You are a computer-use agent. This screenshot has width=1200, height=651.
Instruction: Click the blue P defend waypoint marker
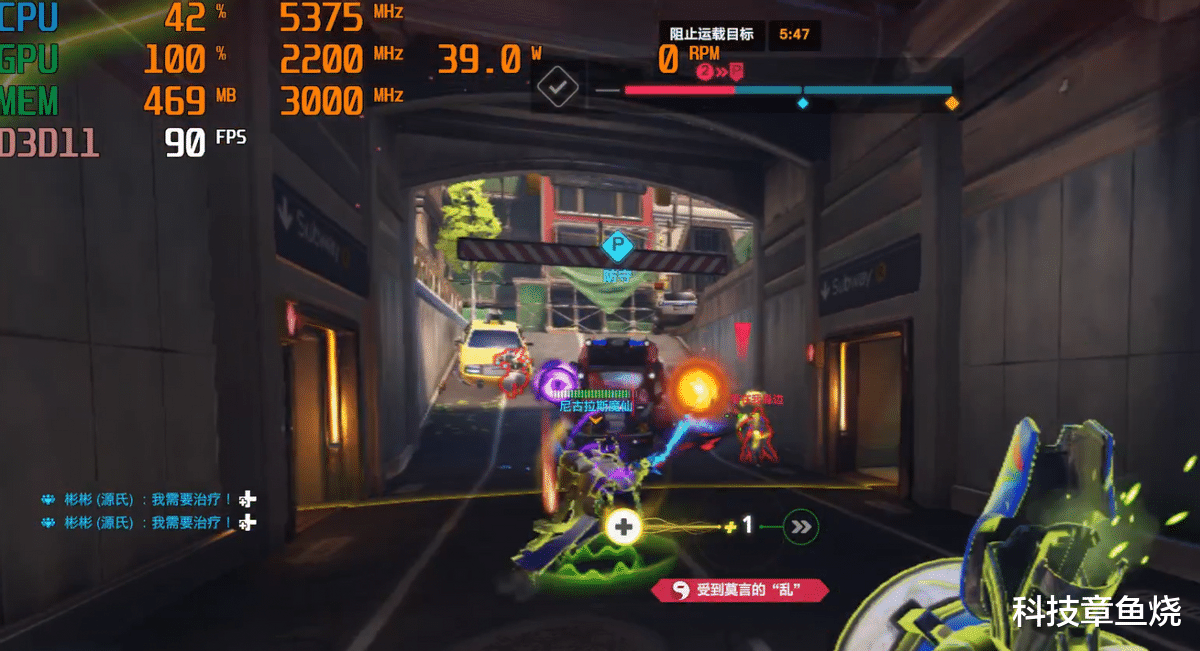tap(617, 244)
